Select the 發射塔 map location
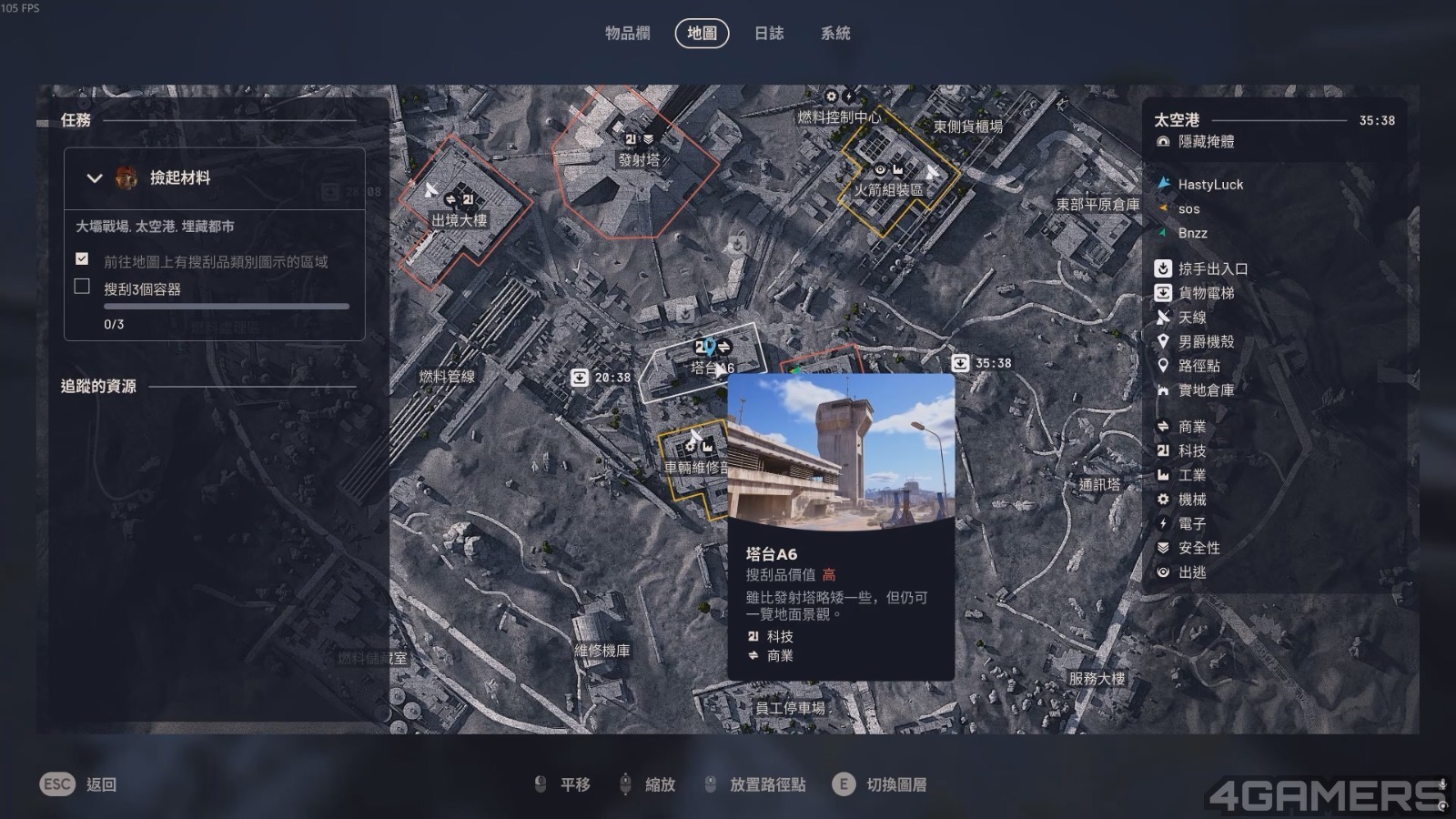 (x=638, y=159)
